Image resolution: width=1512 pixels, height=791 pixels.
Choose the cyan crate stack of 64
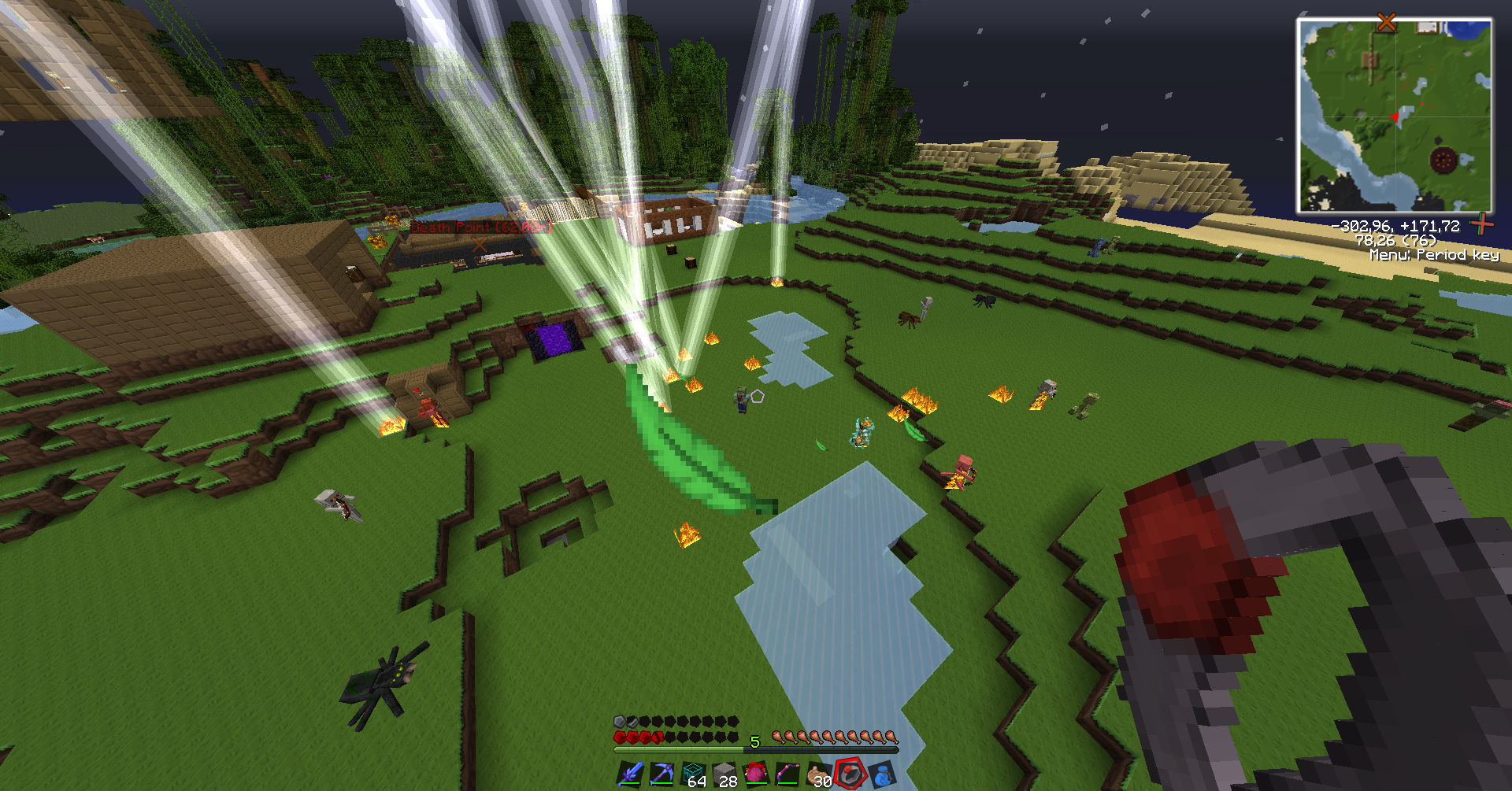pyautogui.click(x=693, y=774)
